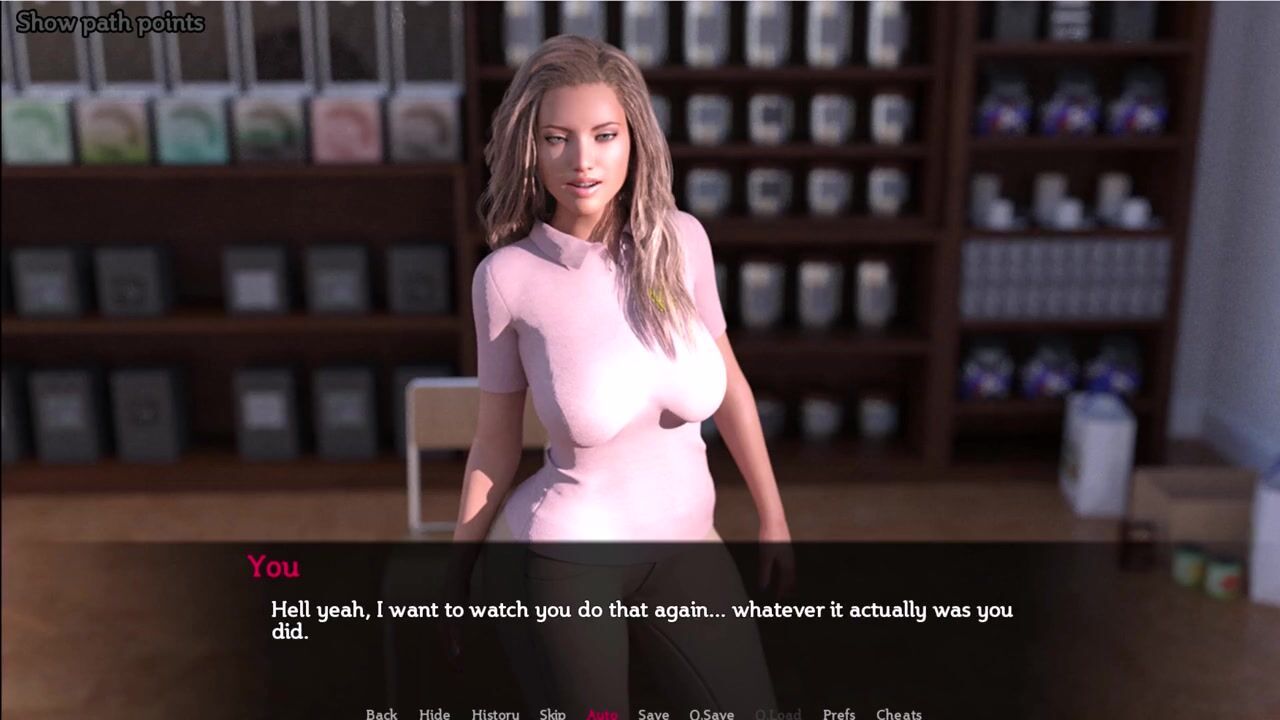Open Prefs settings

[839, 713]
